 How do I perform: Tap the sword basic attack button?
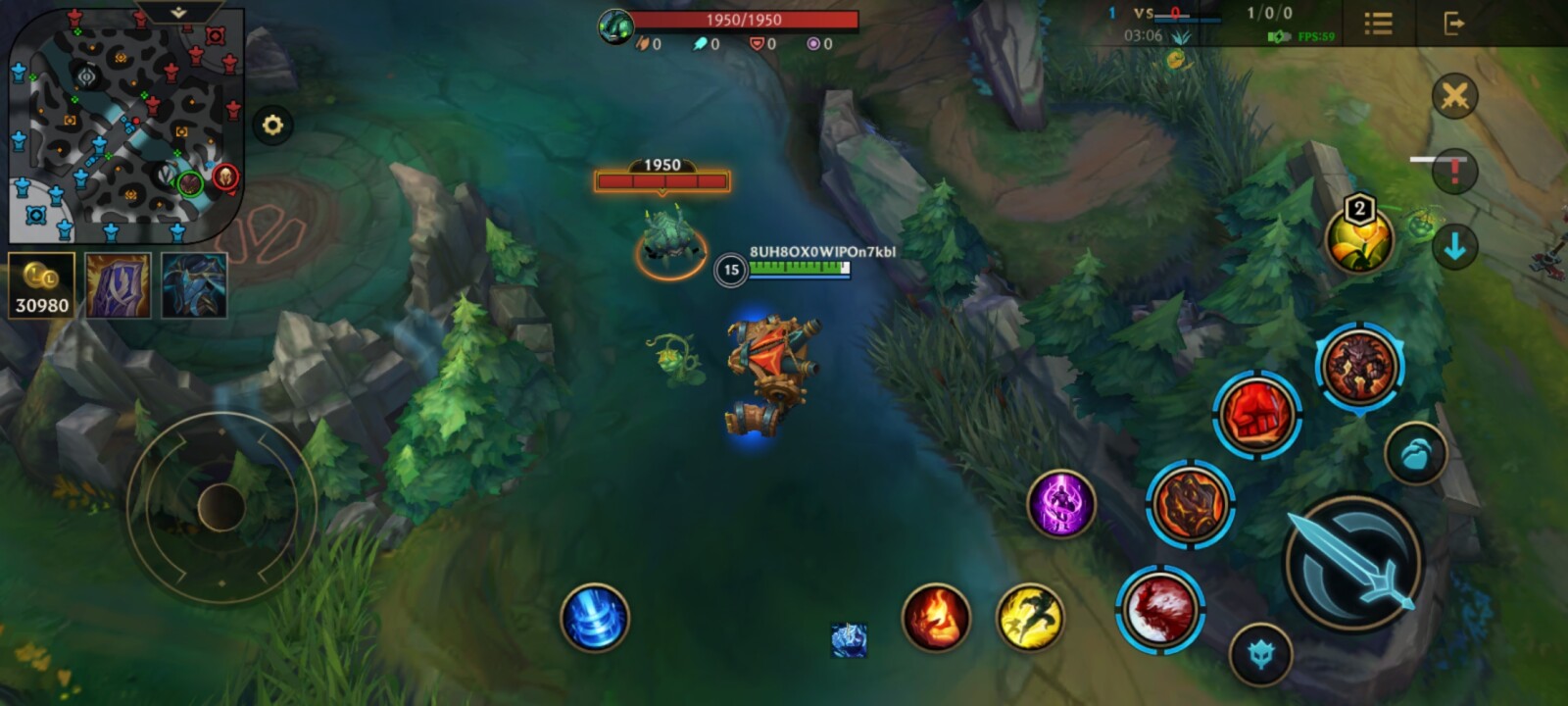(1354, 562)
